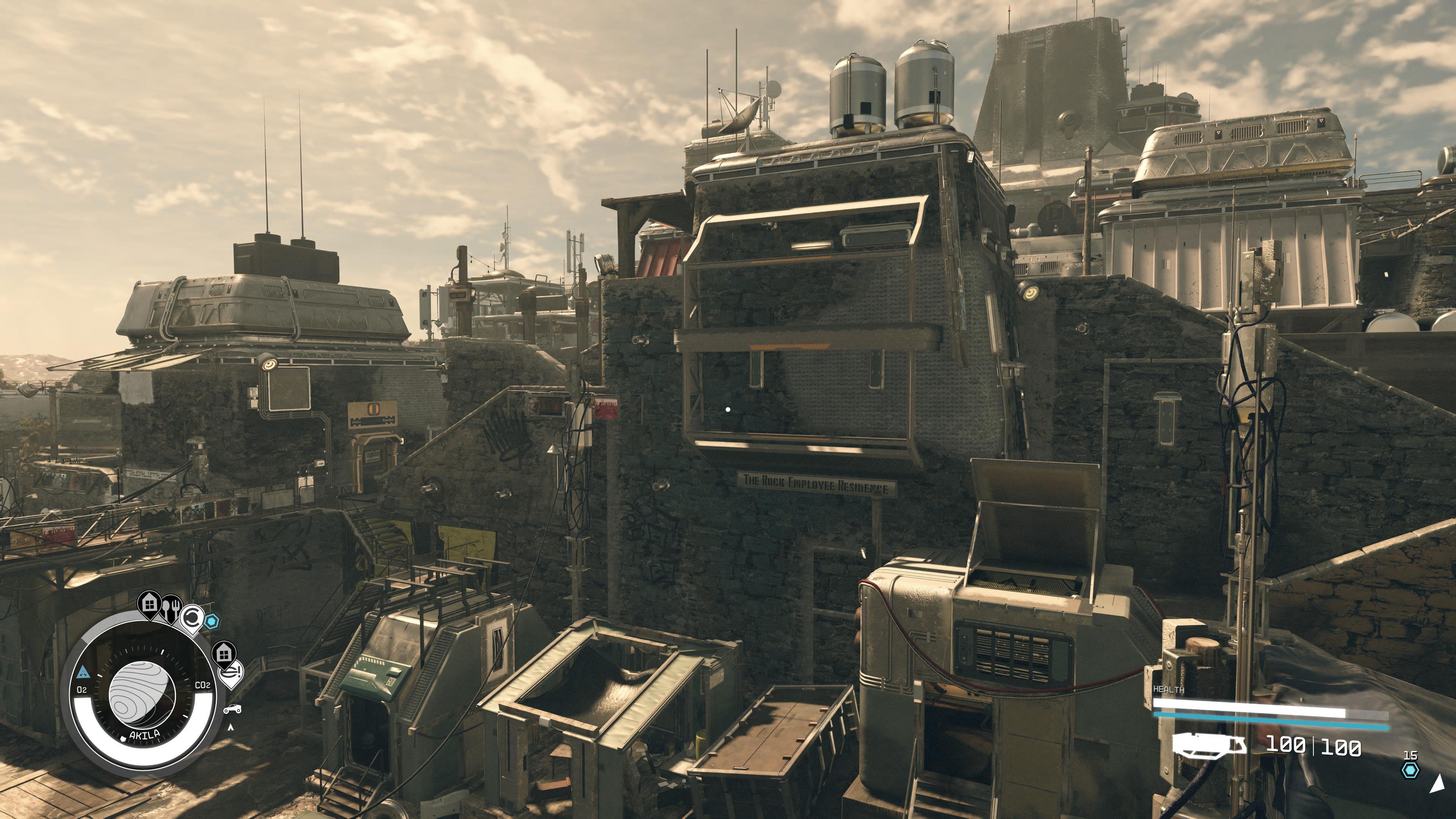
Task: Select the house marker above the exclamation marker
Action: click(x=224, y=653)
